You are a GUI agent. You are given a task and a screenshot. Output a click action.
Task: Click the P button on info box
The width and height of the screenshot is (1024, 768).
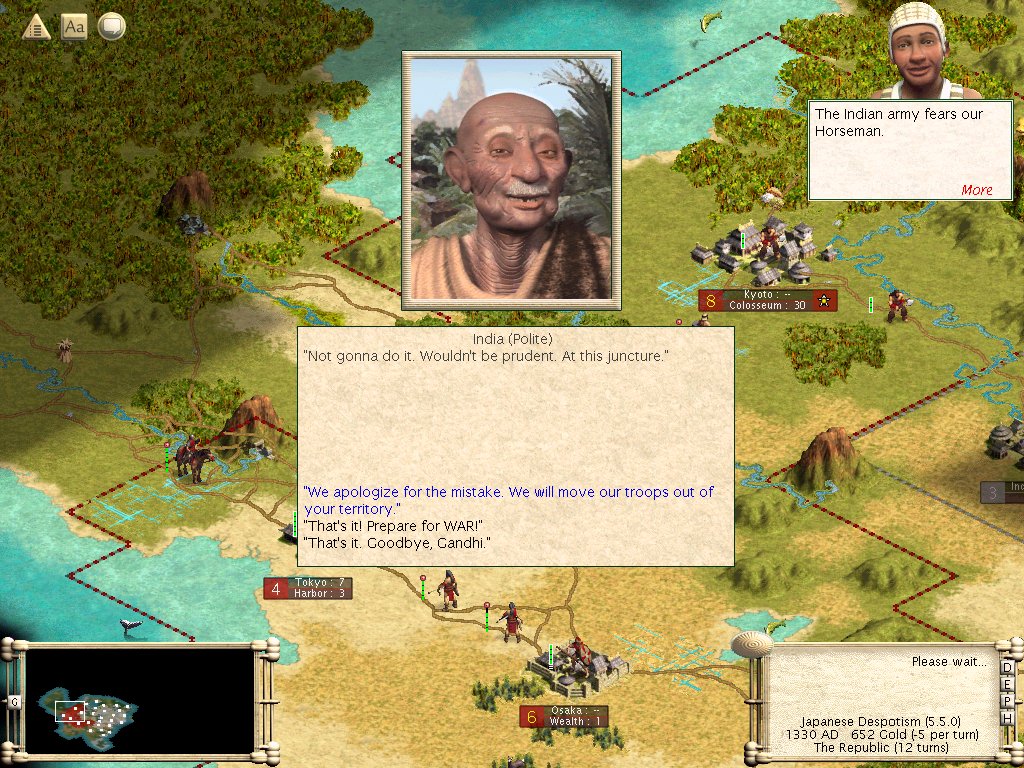point(1007,700)
